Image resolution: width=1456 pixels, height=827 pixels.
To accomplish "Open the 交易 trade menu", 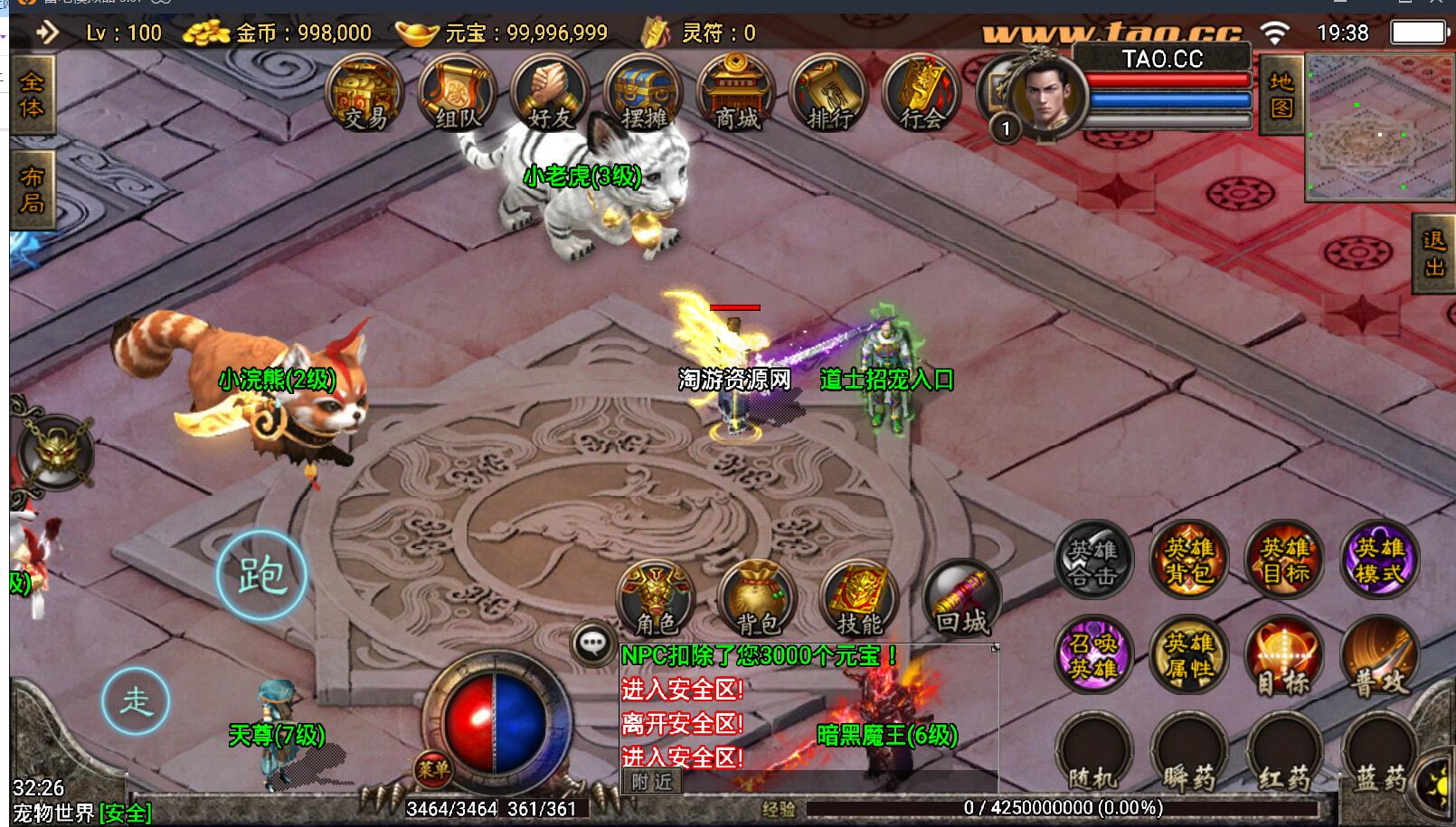I will coord(364,95).
